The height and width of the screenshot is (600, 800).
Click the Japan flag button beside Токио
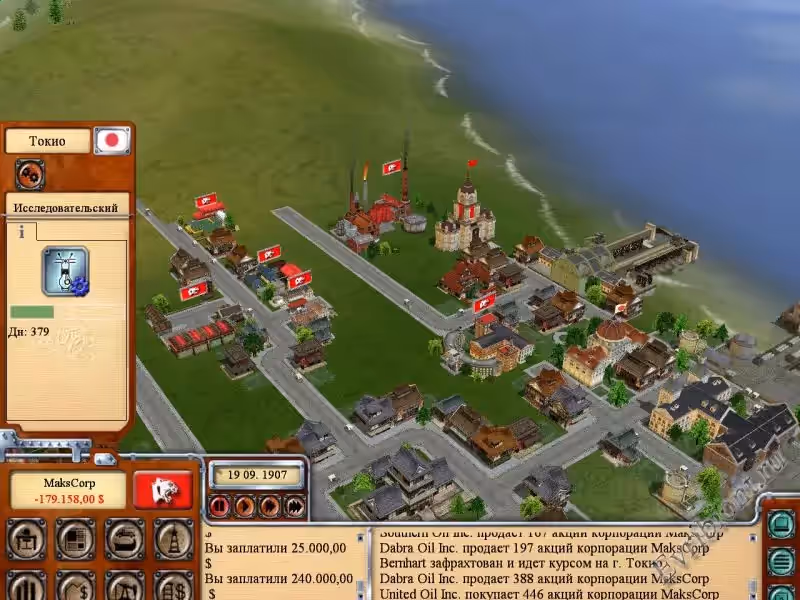coord(112,140)
